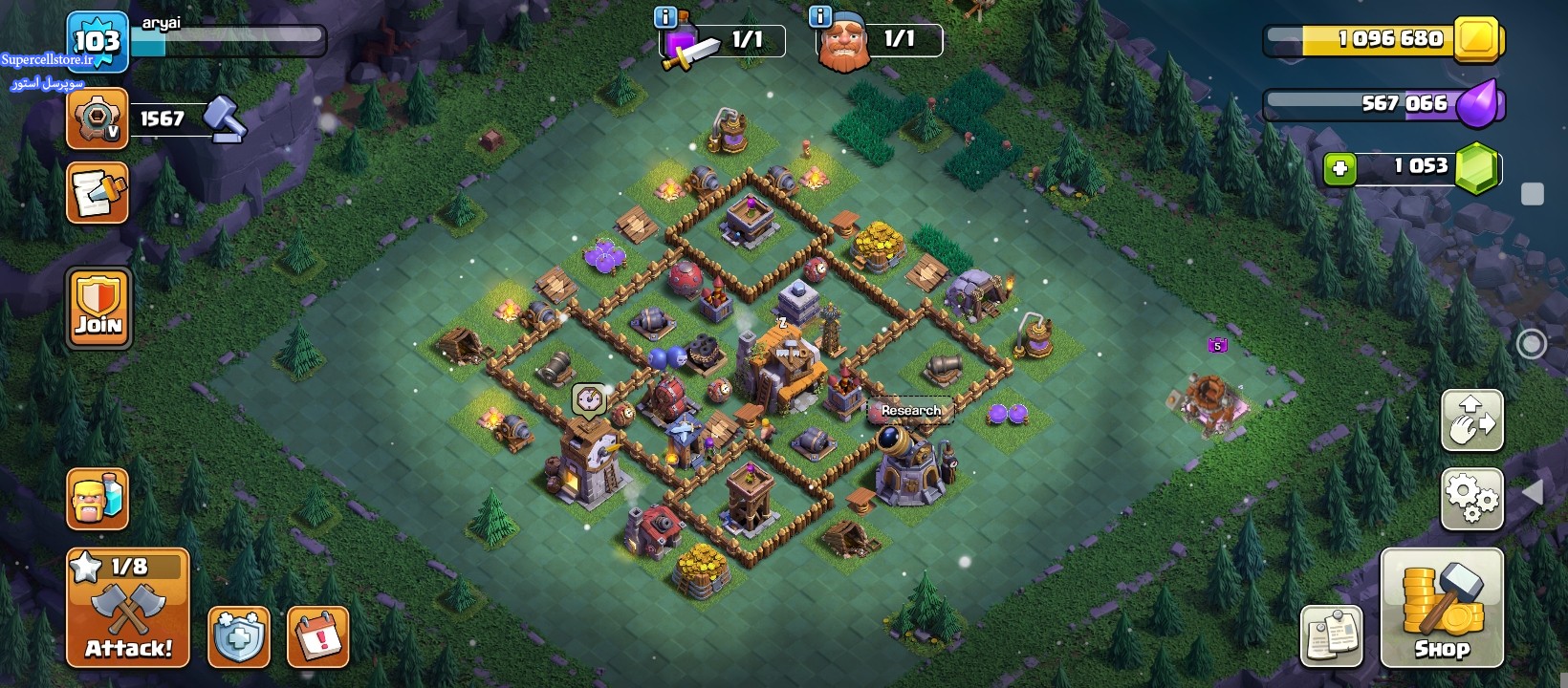The image size is (1568, 688).
Task: Show Master Builder info
Action: 820,17
